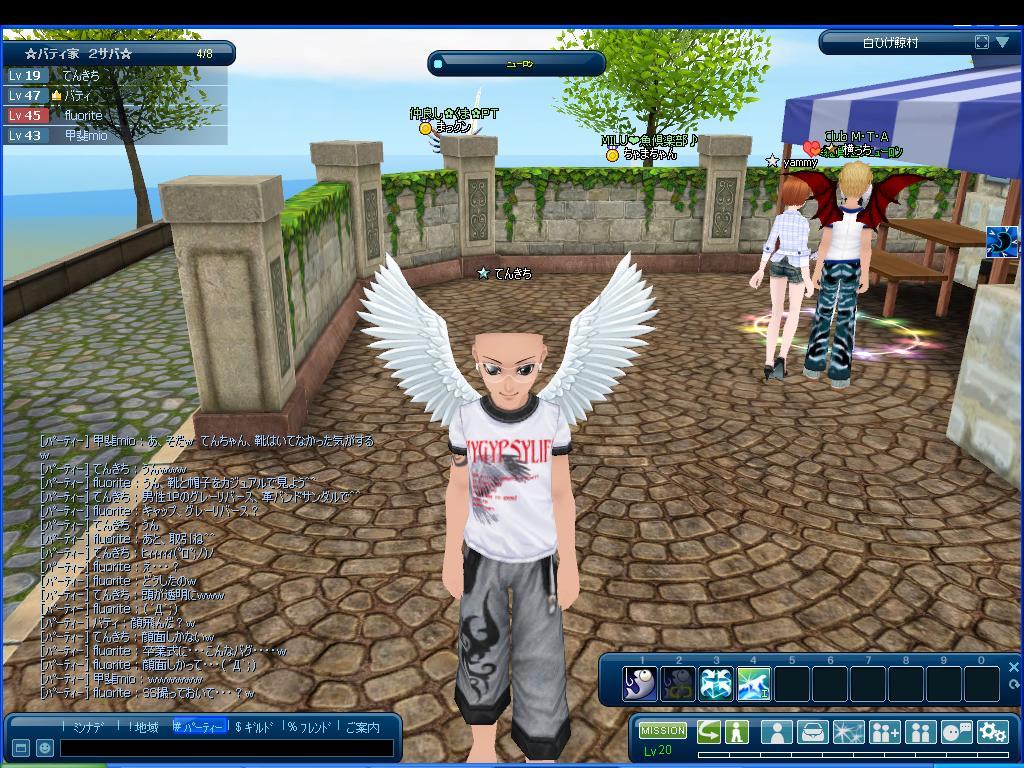Use the dimmed fish skill in slot 2
Screen dimensions: 1024x768
(678, 684)
